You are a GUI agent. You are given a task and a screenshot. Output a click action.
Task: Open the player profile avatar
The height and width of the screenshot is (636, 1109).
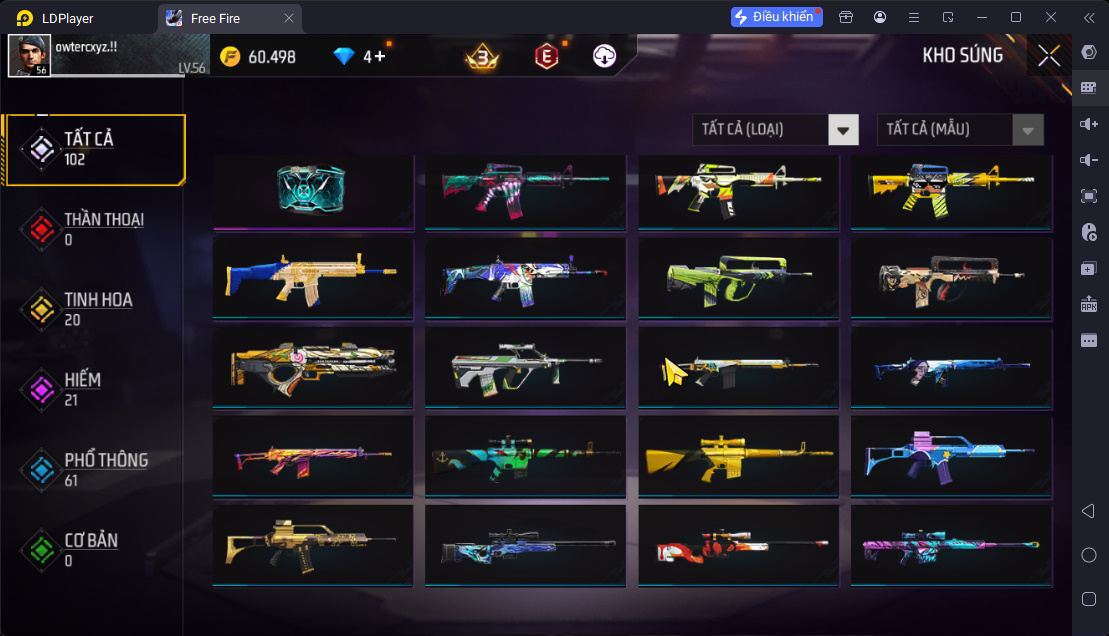(x=29, y=56)
